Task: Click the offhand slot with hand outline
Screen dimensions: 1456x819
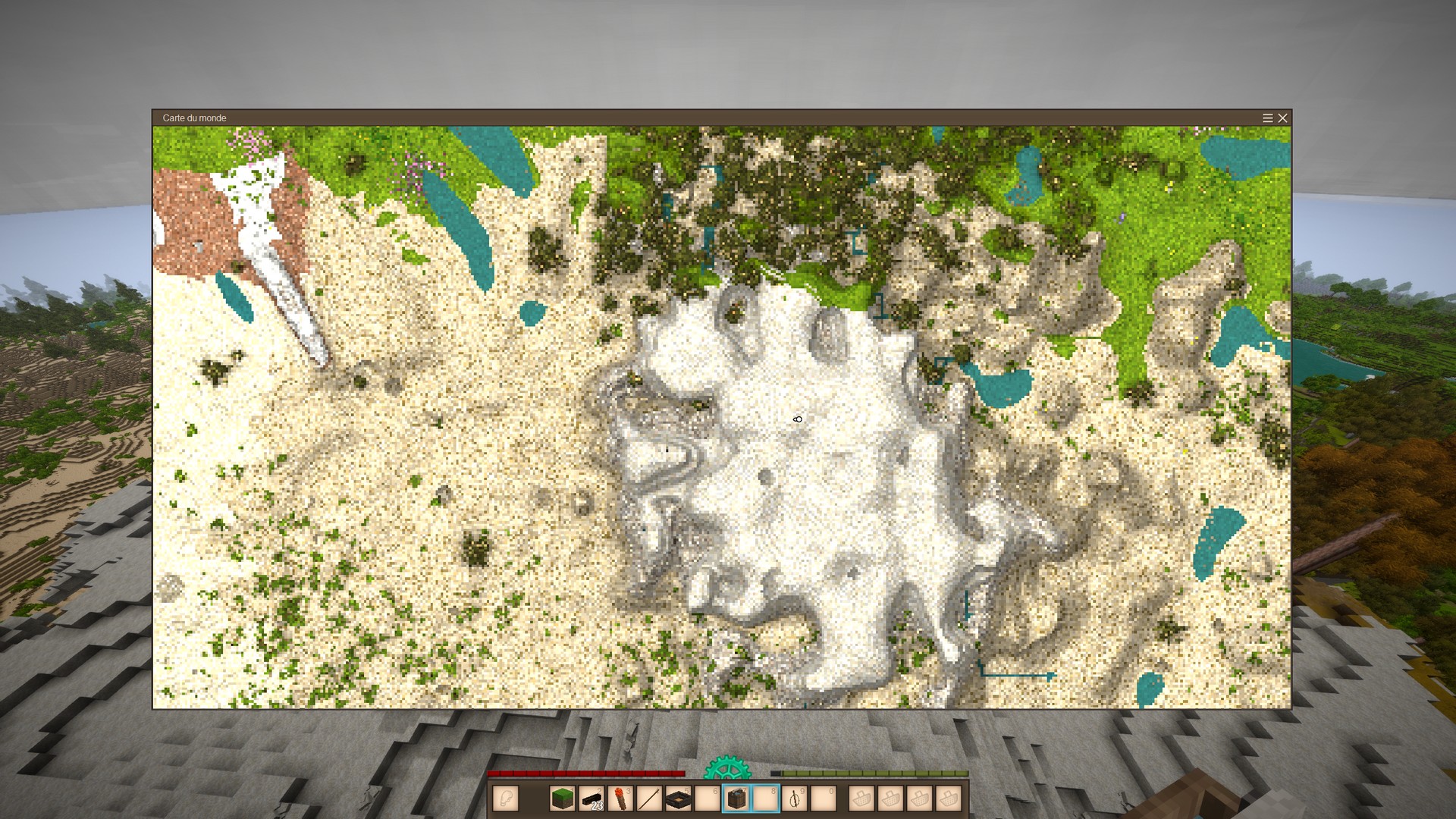Action: [x=505, y=799]
